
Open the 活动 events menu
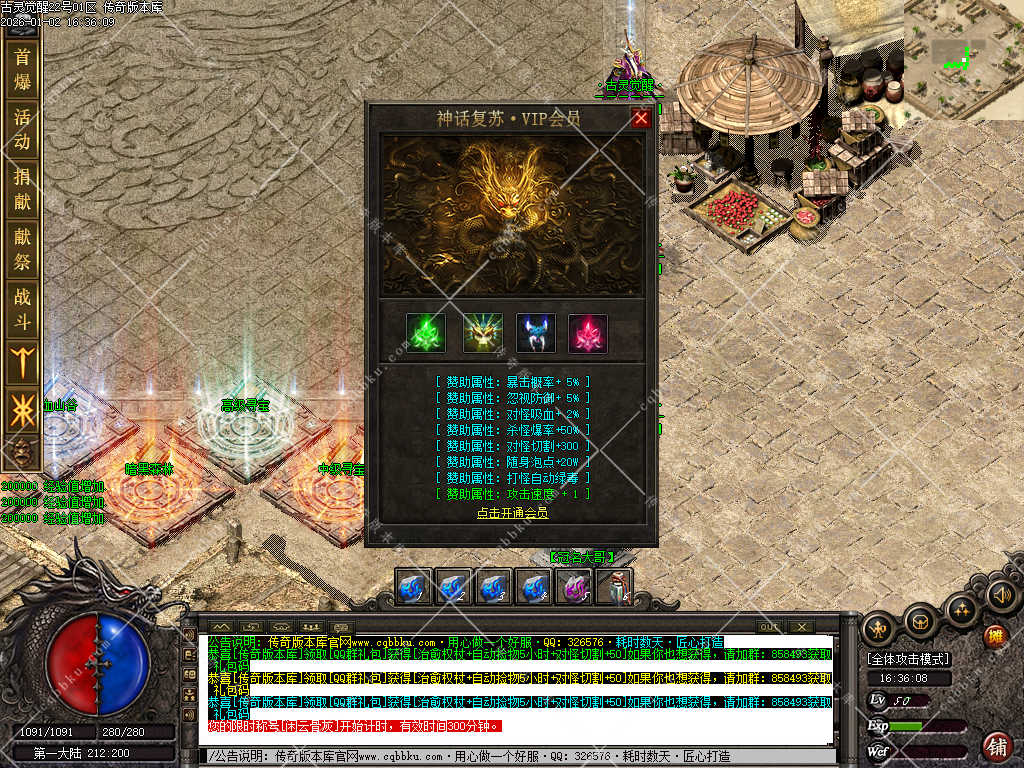22,128
